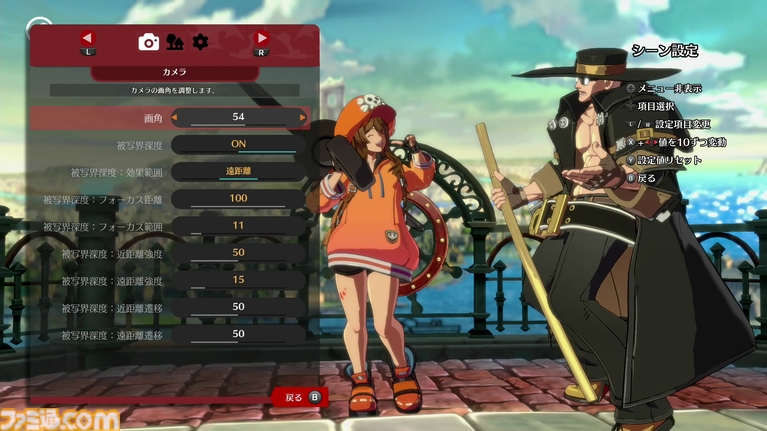Change 効果範囲 value 遠距離
The image size is (767, 431).
pos(238,171)
